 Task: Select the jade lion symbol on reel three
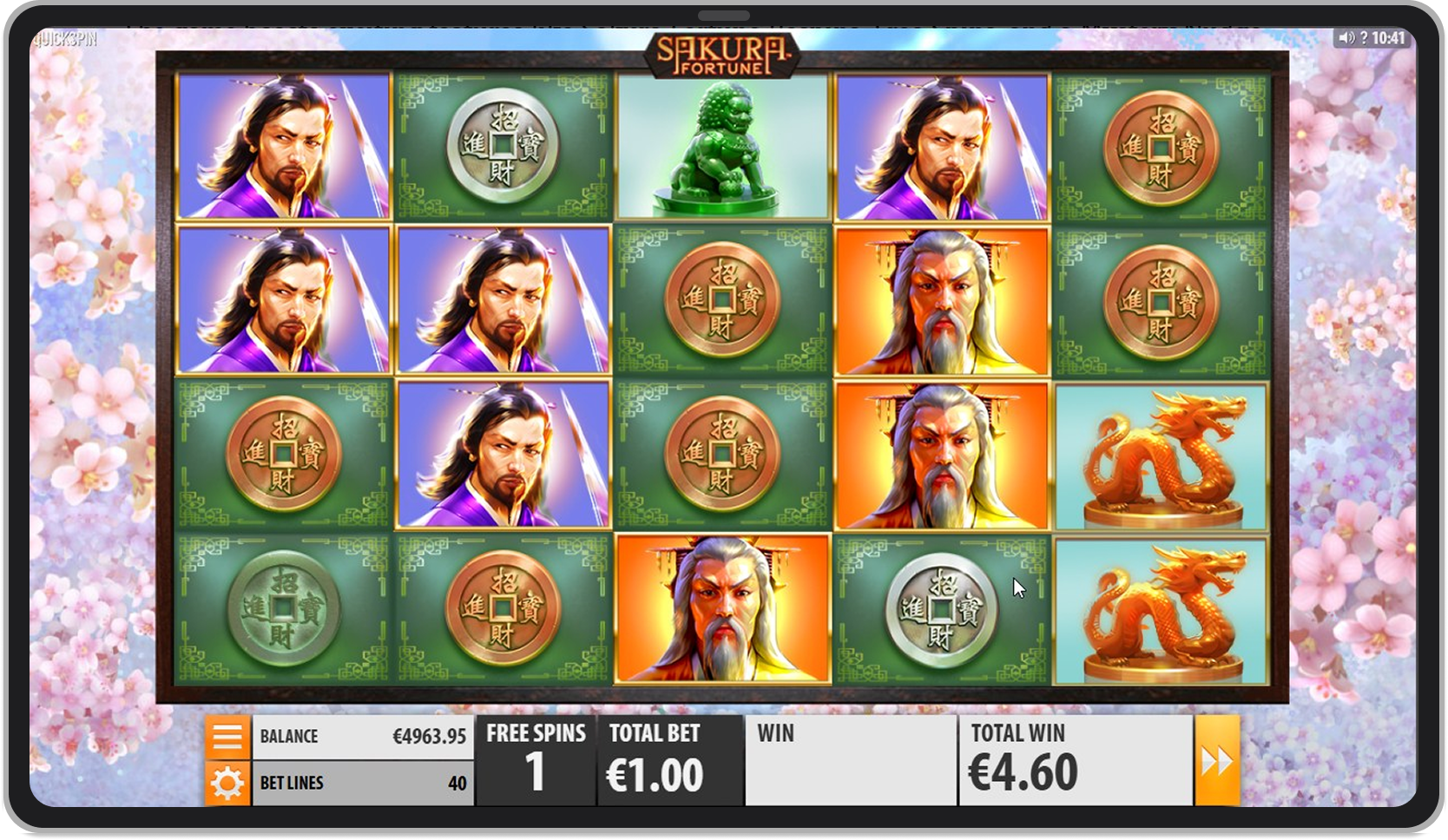(722, 146)
